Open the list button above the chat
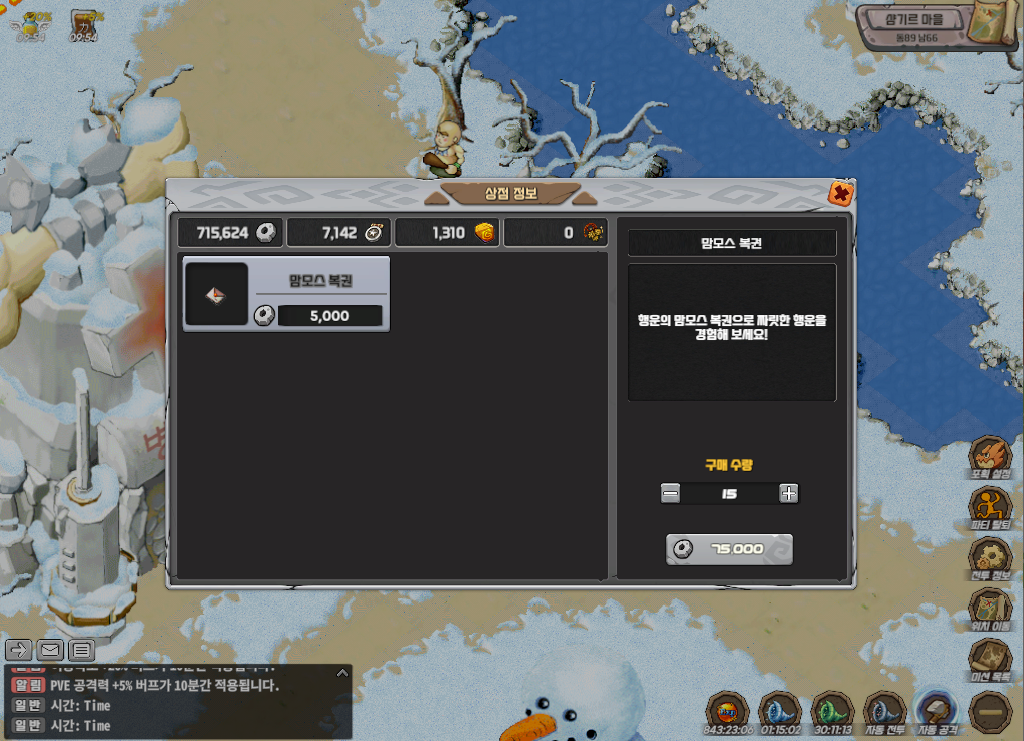This screenshot has height=741, width=1024. (x=81, y=651)
